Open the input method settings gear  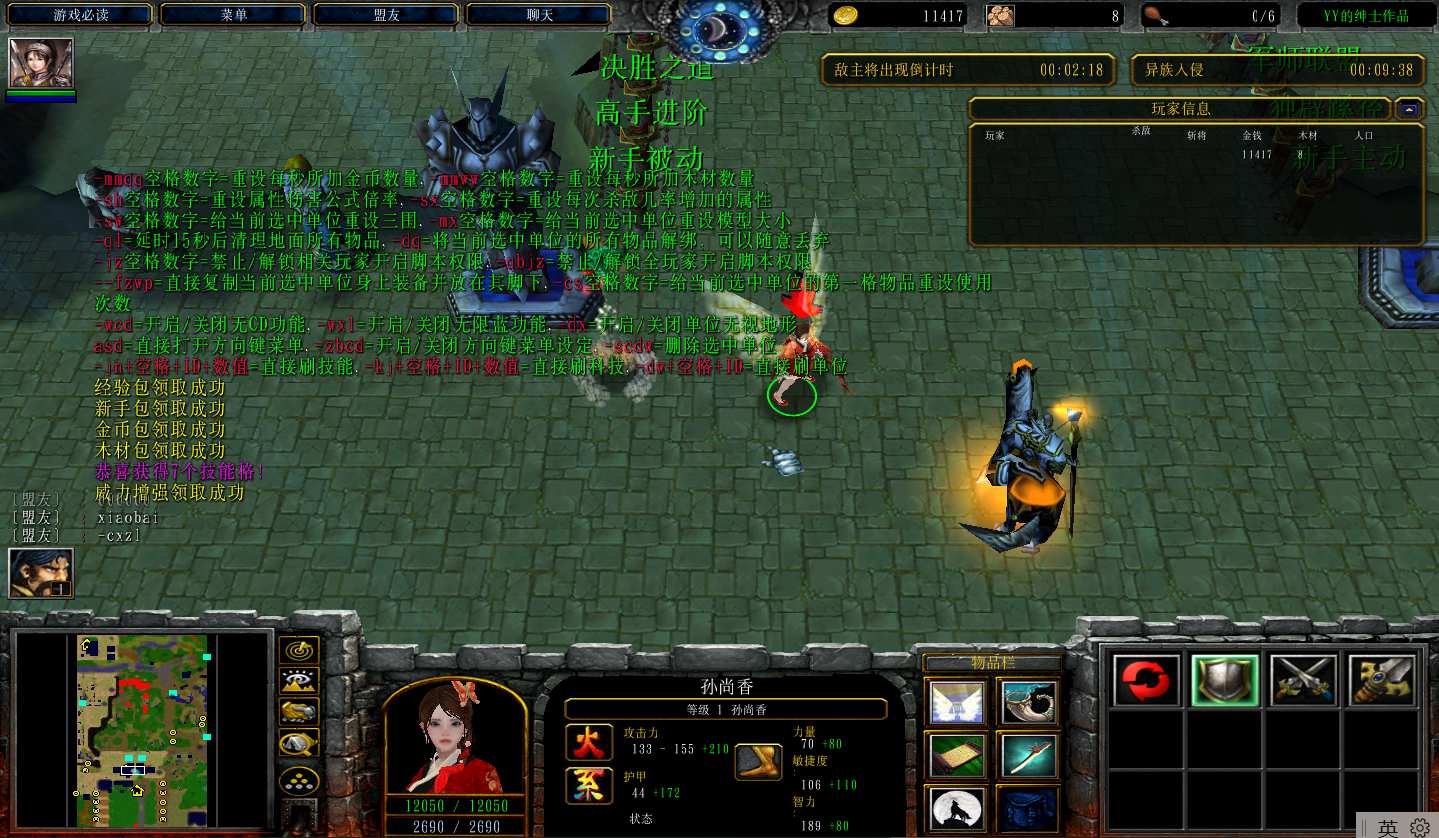(x=1420, y=828)
